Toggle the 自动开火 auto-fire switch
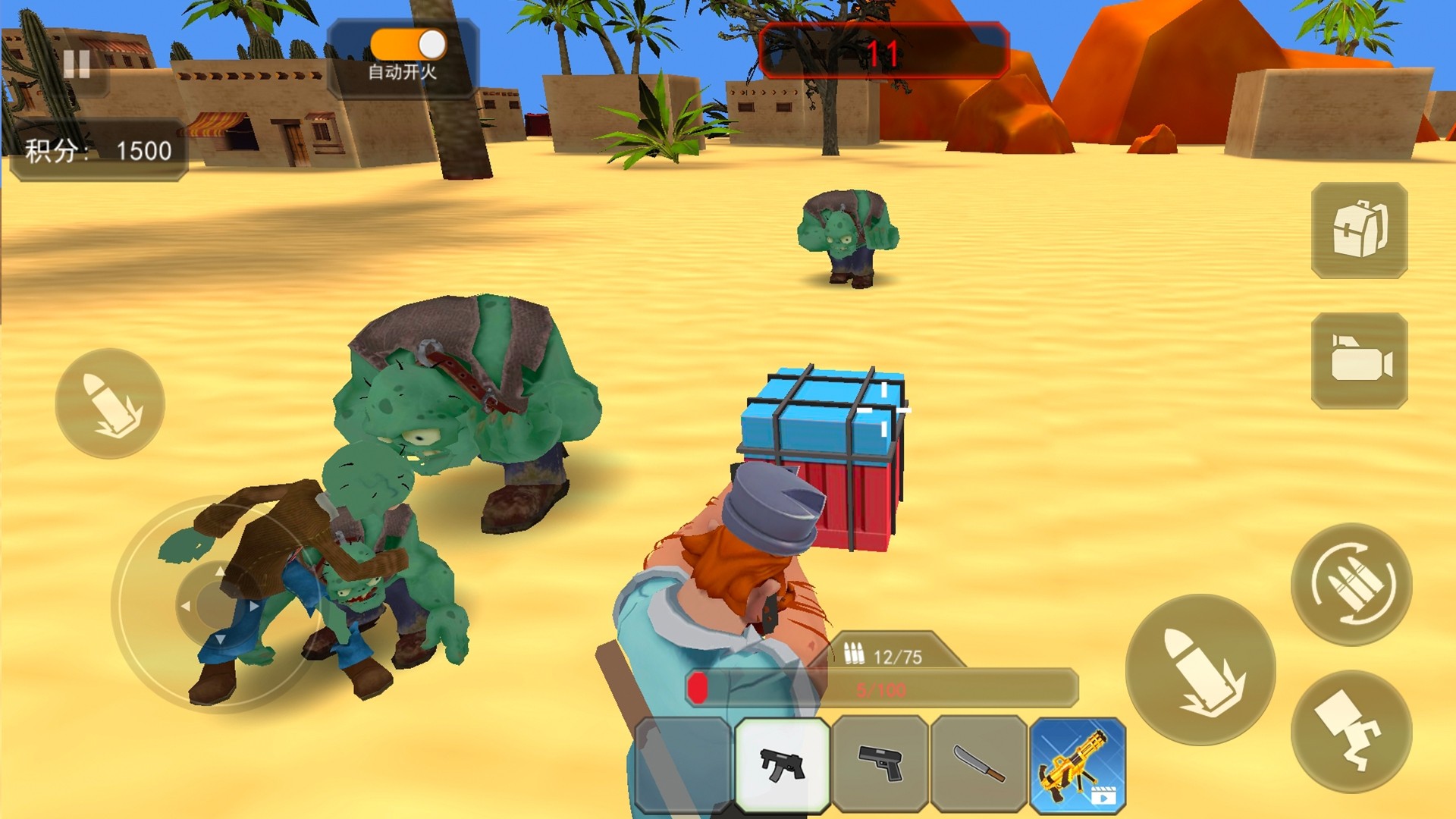Image resolution: width=1456 pixels, height=819 pixels. pyautogui.click(x=408, y=45)
